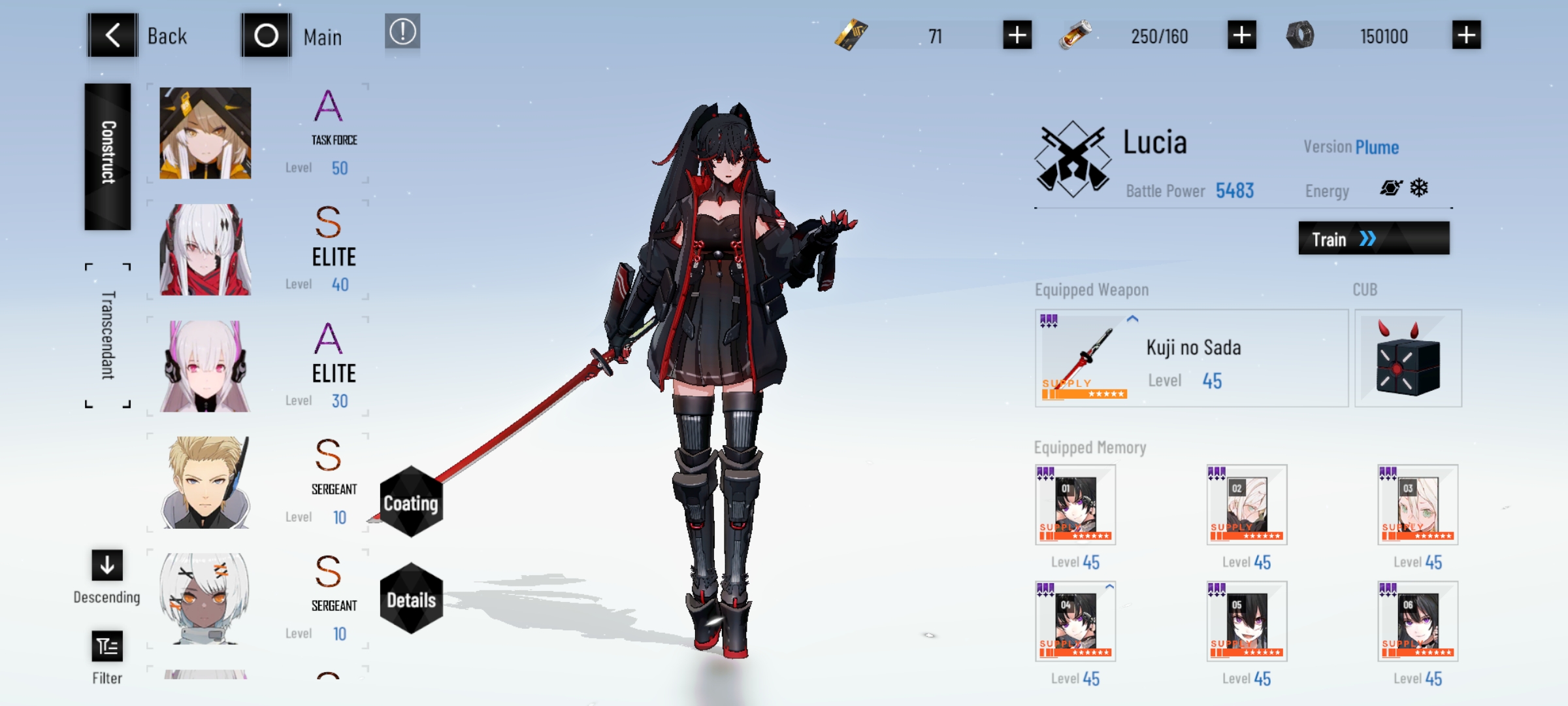Select the CUB cube slot
The image size is (1568, 706).
click(1408, 358)
